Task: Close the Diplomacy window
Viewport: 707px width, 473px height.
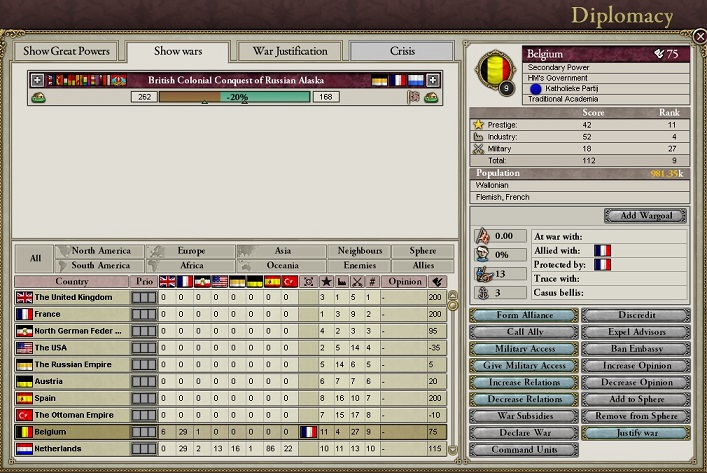Action: [x=699, y=36]
